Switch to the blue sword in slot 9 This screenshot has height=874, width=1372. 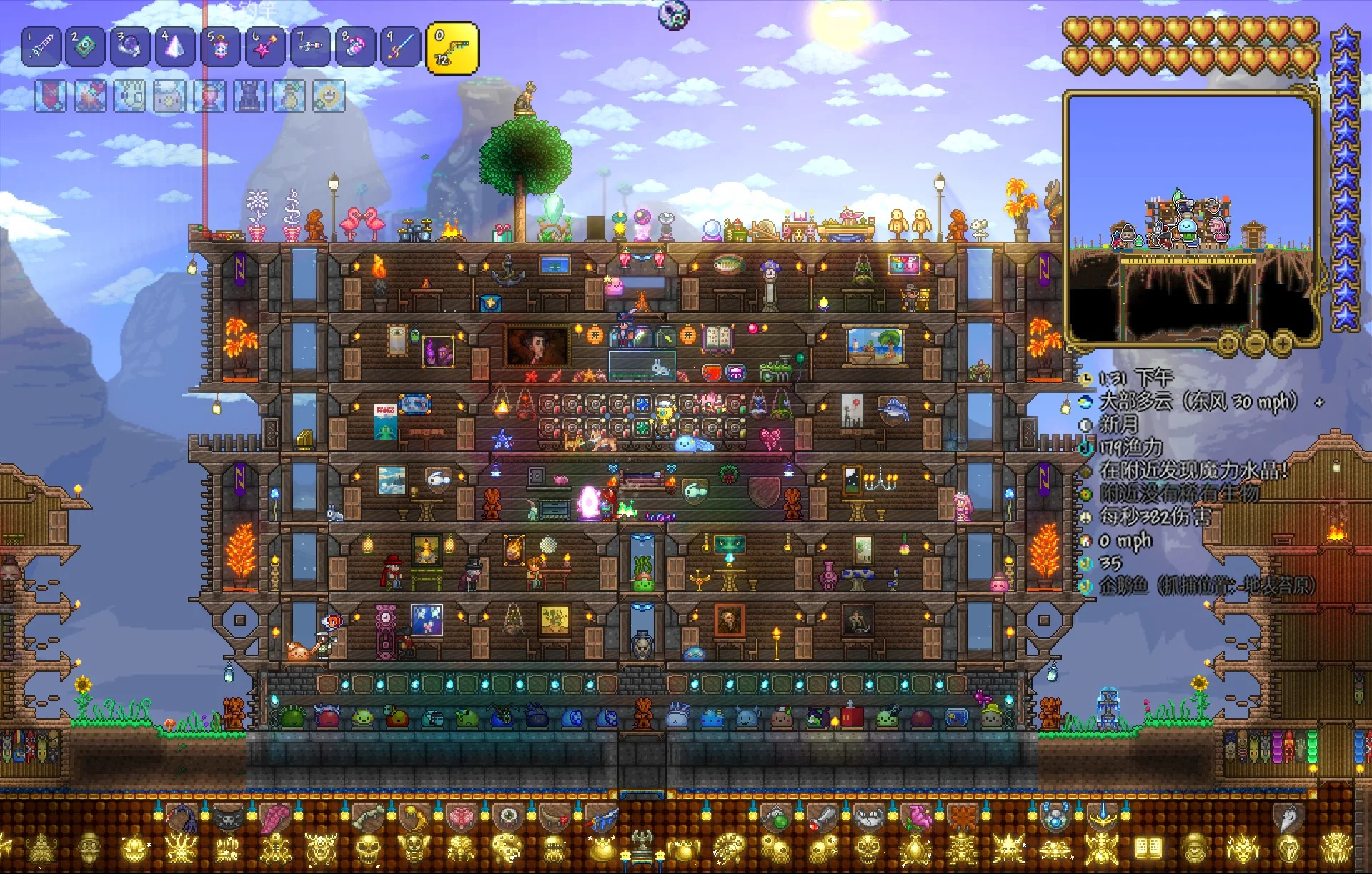click(400, 47)
